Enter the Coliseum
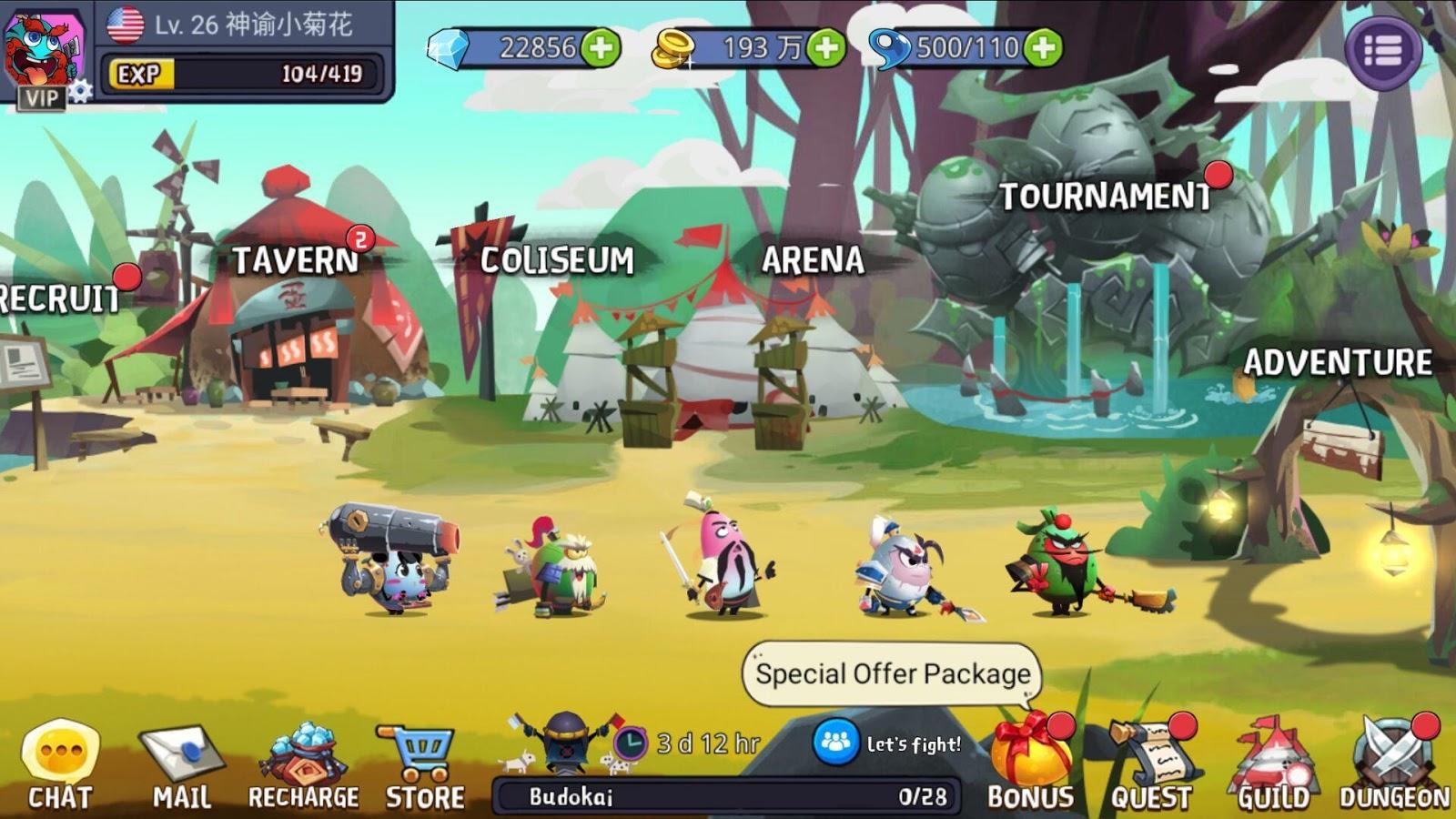The image size is (1456, 819). [x=557, y=261]
